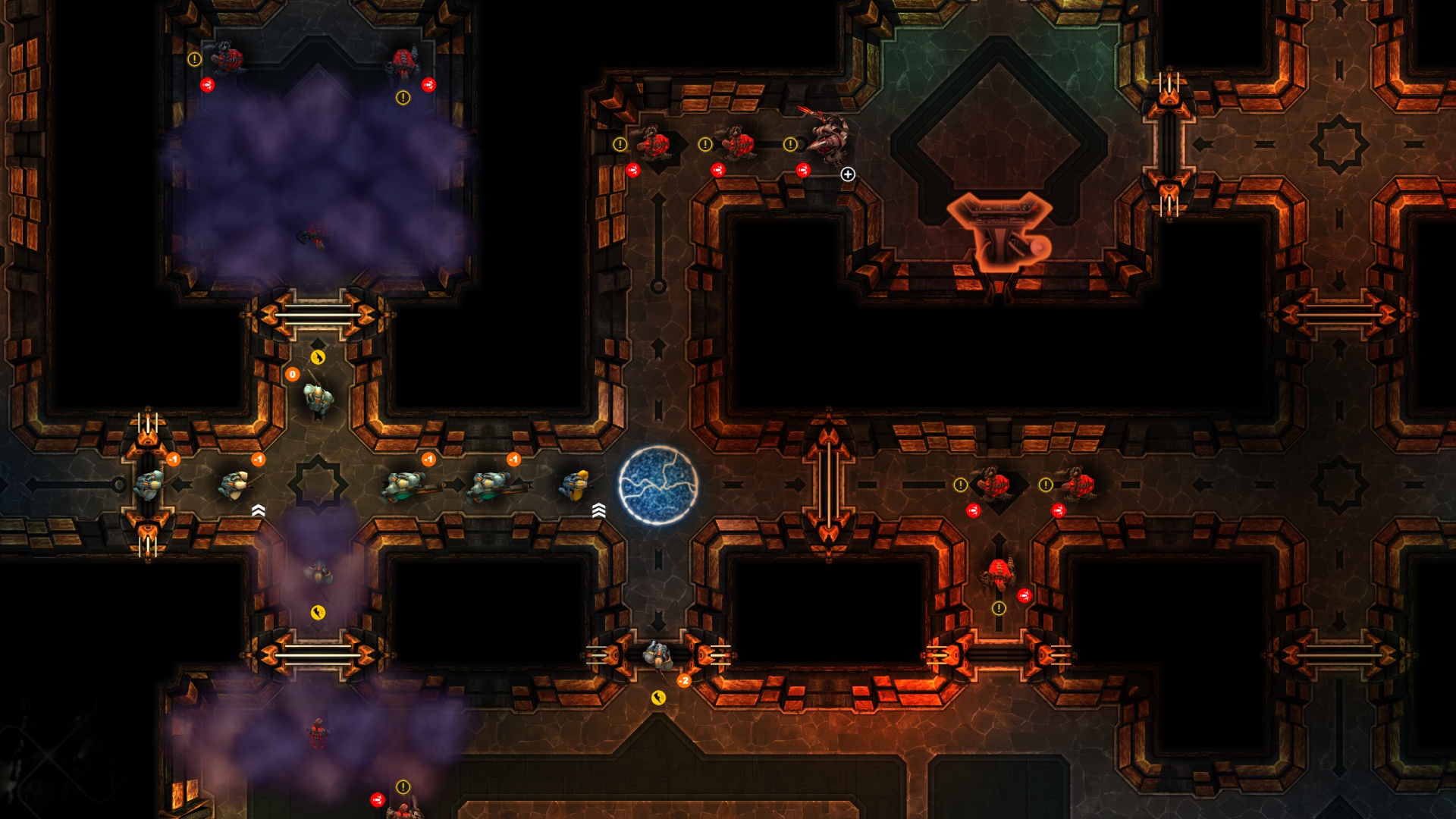This screenshot has height=819, width=1456.
Task: Click the orange -2 badge beside the bottom gate dwarf
Action: tap(685, 680)
